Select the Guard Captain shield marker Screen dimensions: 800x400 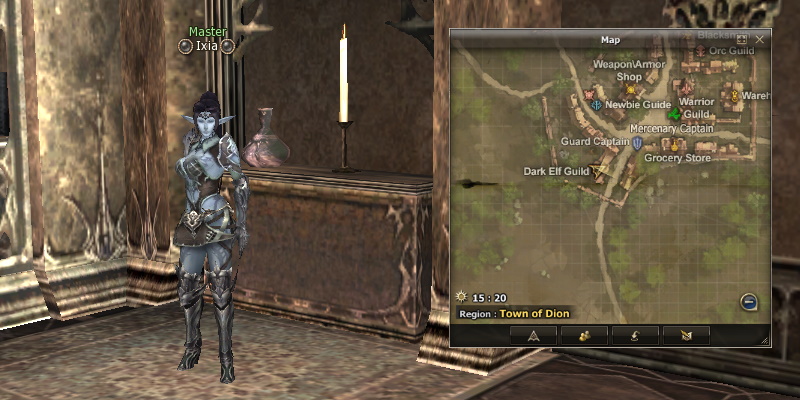click(x=637, y=143)
